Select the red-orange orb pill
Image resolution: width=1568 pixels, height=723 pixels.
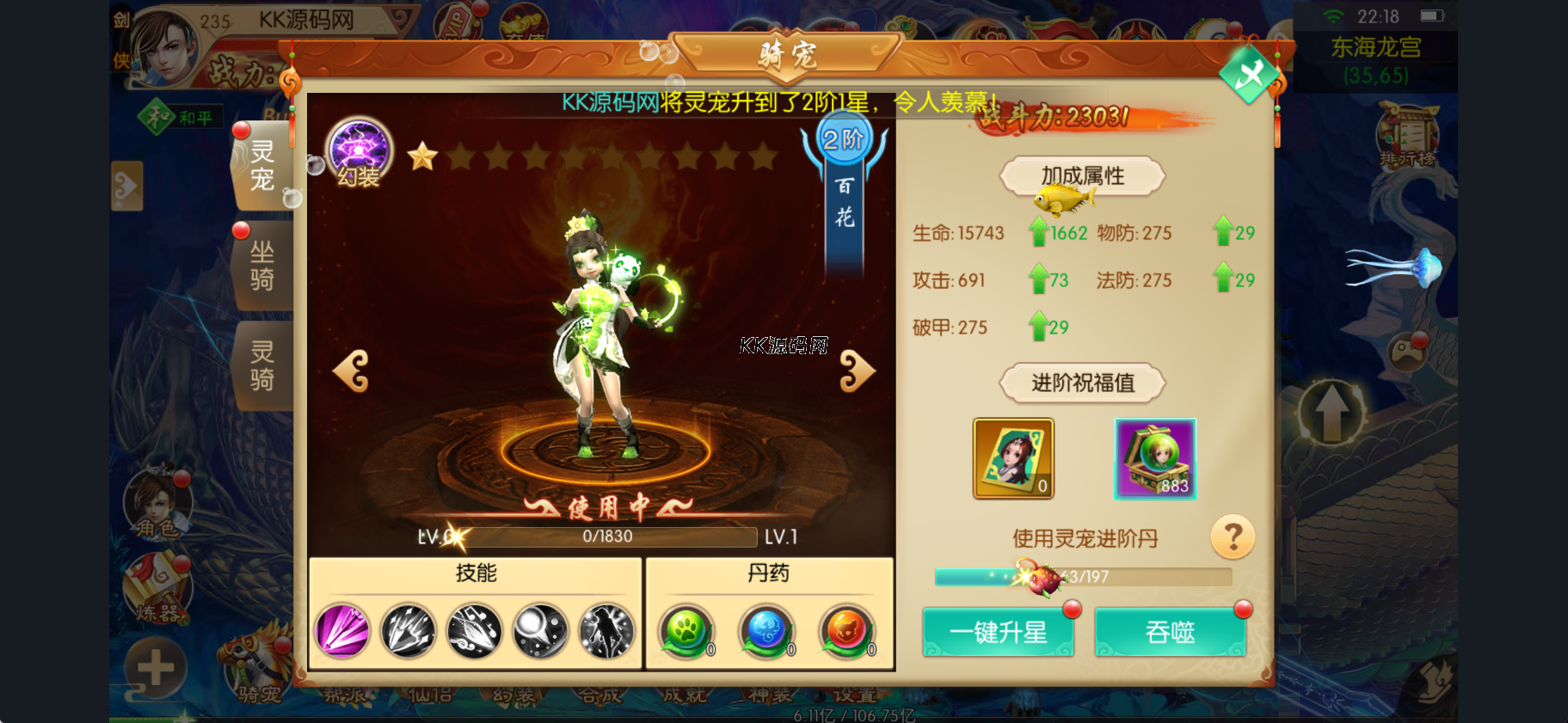click(846, 631)
